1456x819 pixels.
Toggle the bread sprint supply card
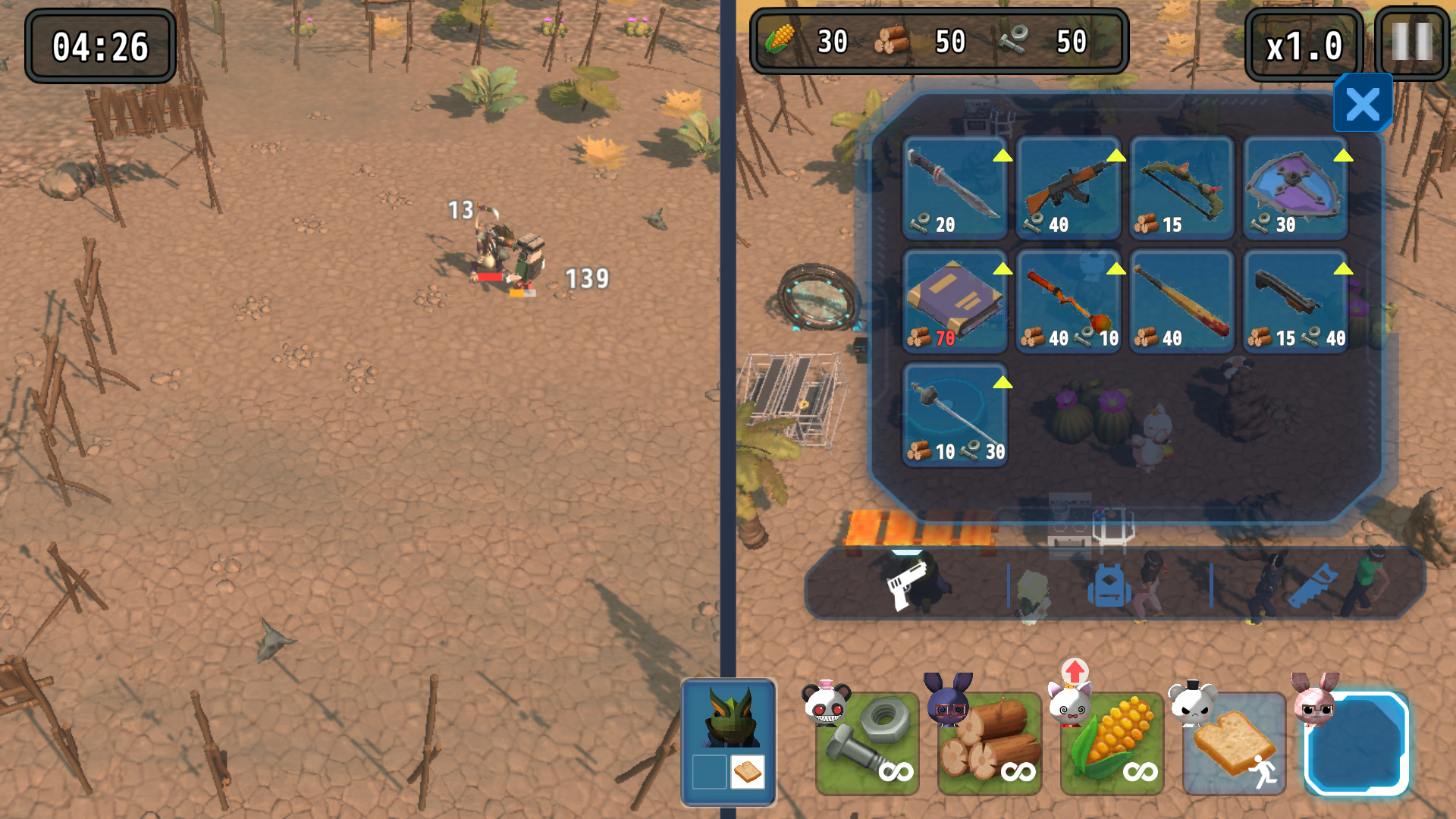coord(1234,742)
